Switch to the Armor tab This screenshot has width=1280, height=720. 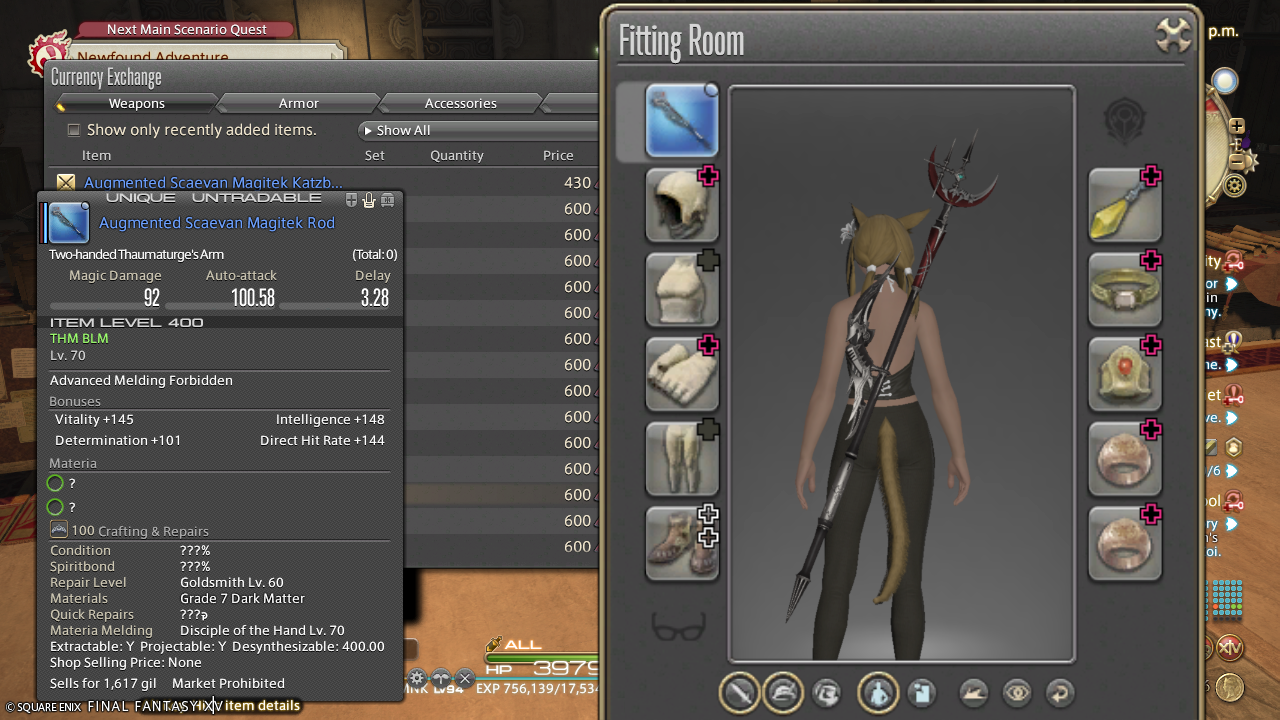[x=298, y=103]
